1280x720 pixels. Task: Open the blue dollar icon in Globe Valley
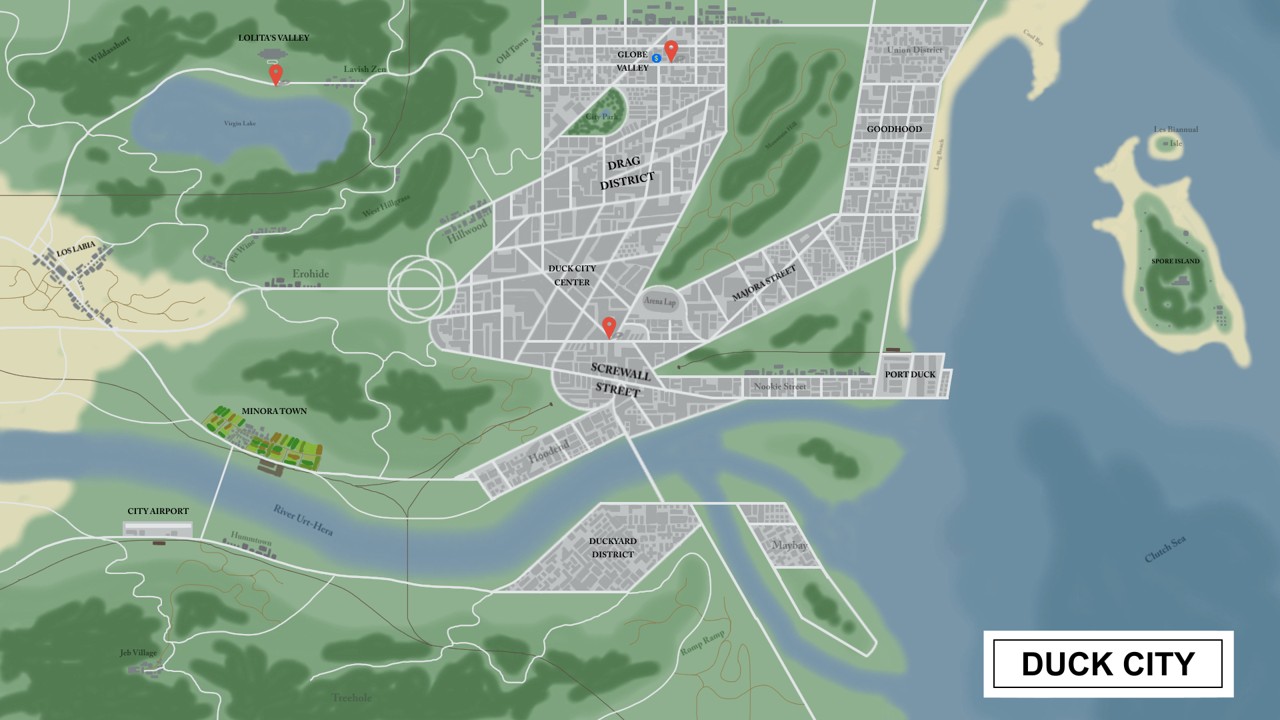coord(656,59)
